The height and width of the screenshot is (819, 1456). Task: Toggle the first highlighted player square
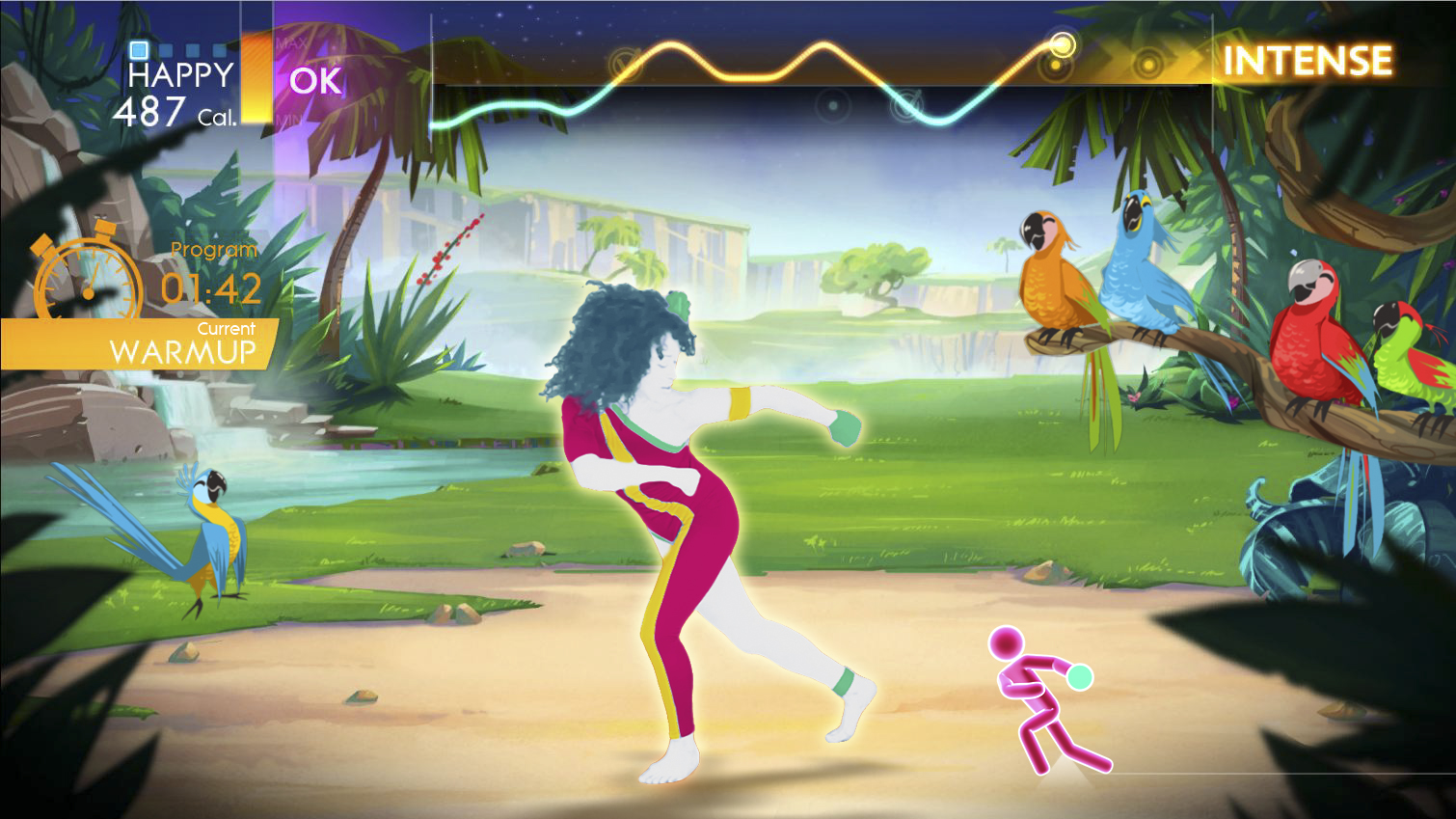[x=138, y=50]
